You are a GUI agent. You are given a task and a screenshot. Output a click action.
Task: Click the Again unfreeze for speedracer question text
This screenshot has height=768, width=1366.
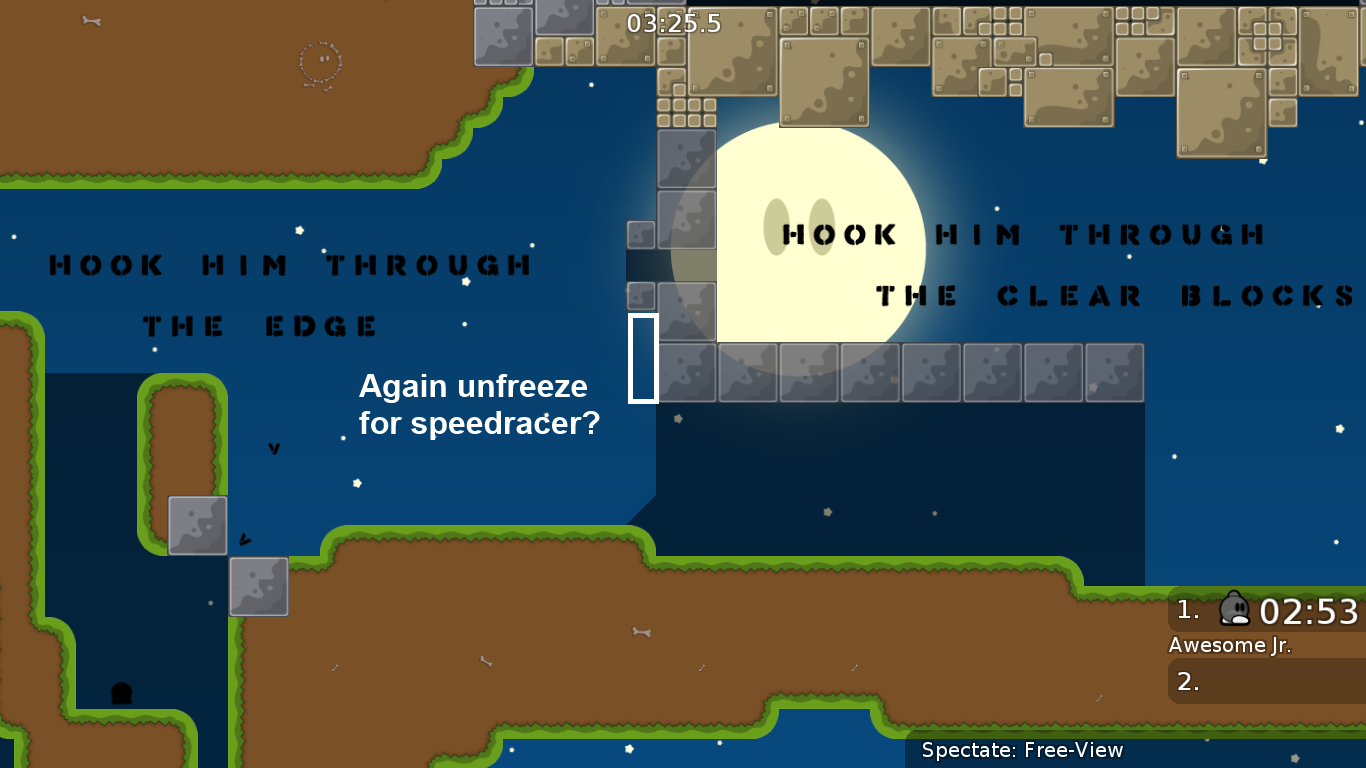pyautogui.click(x=480, y=404)
